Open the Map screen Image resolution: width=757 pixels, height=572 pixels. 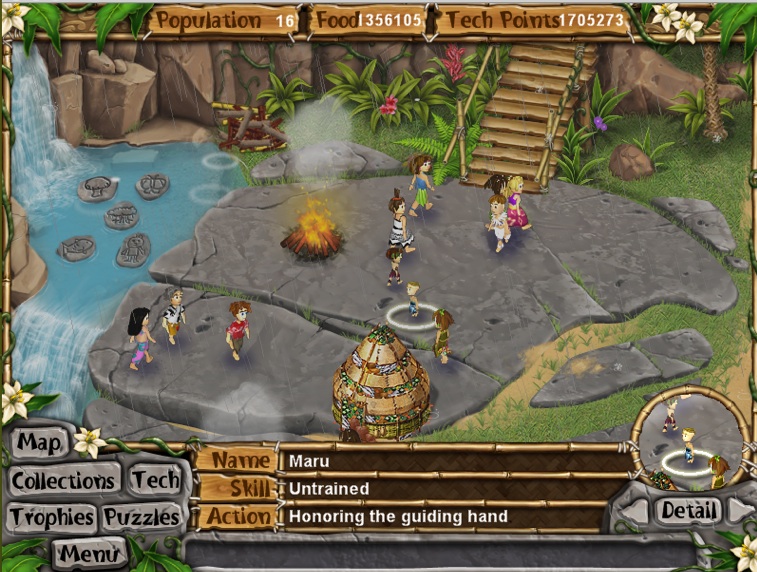tap(40, 442)
